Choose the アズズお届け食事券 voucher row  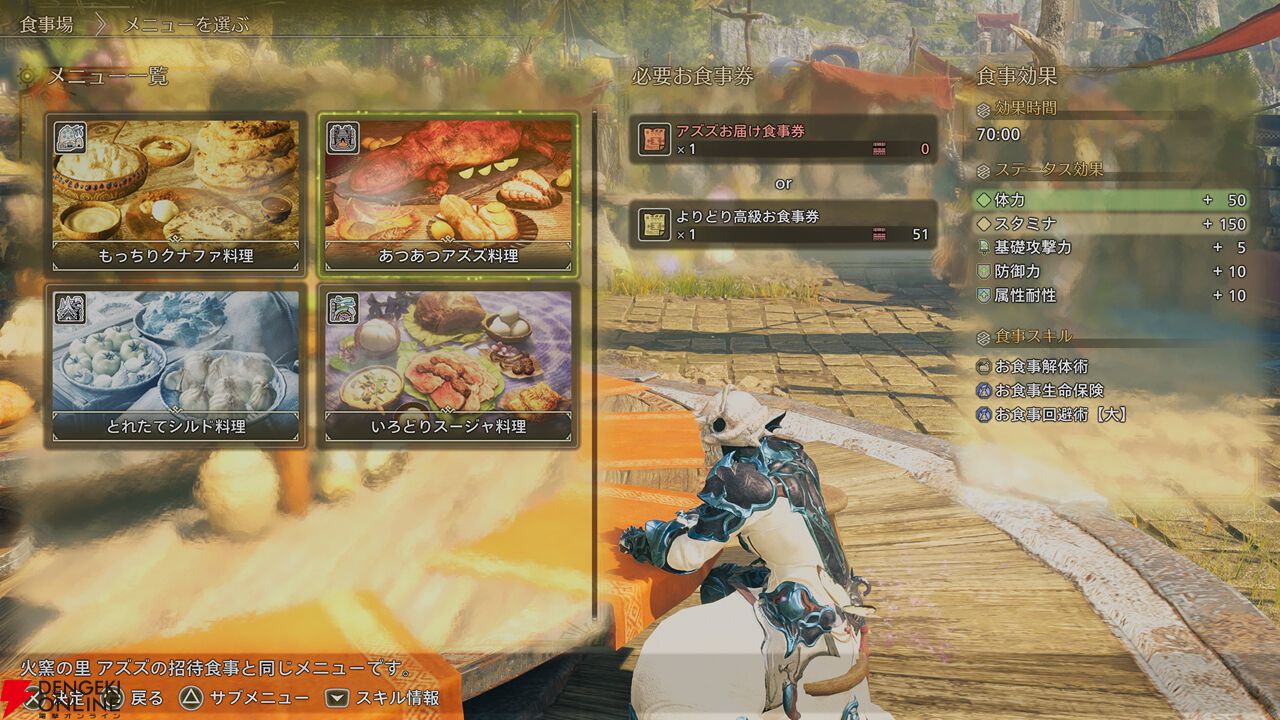784,139
